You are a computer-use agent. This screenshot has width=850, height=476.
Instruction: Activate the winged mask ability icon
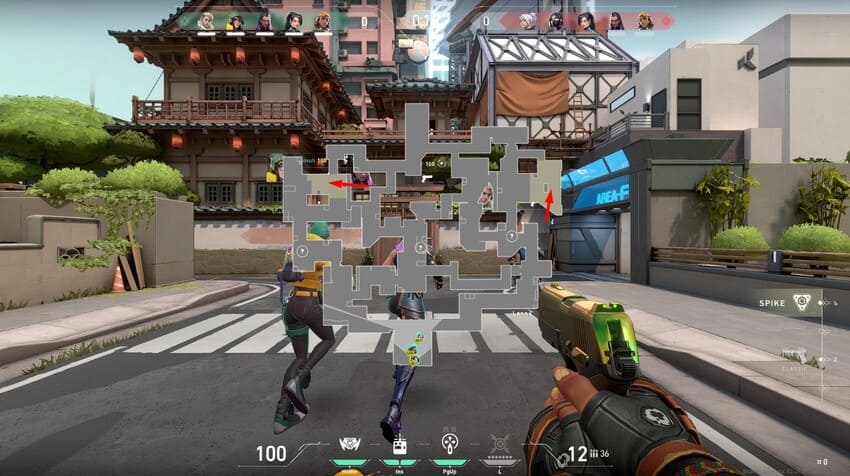[x=350, y=443]
